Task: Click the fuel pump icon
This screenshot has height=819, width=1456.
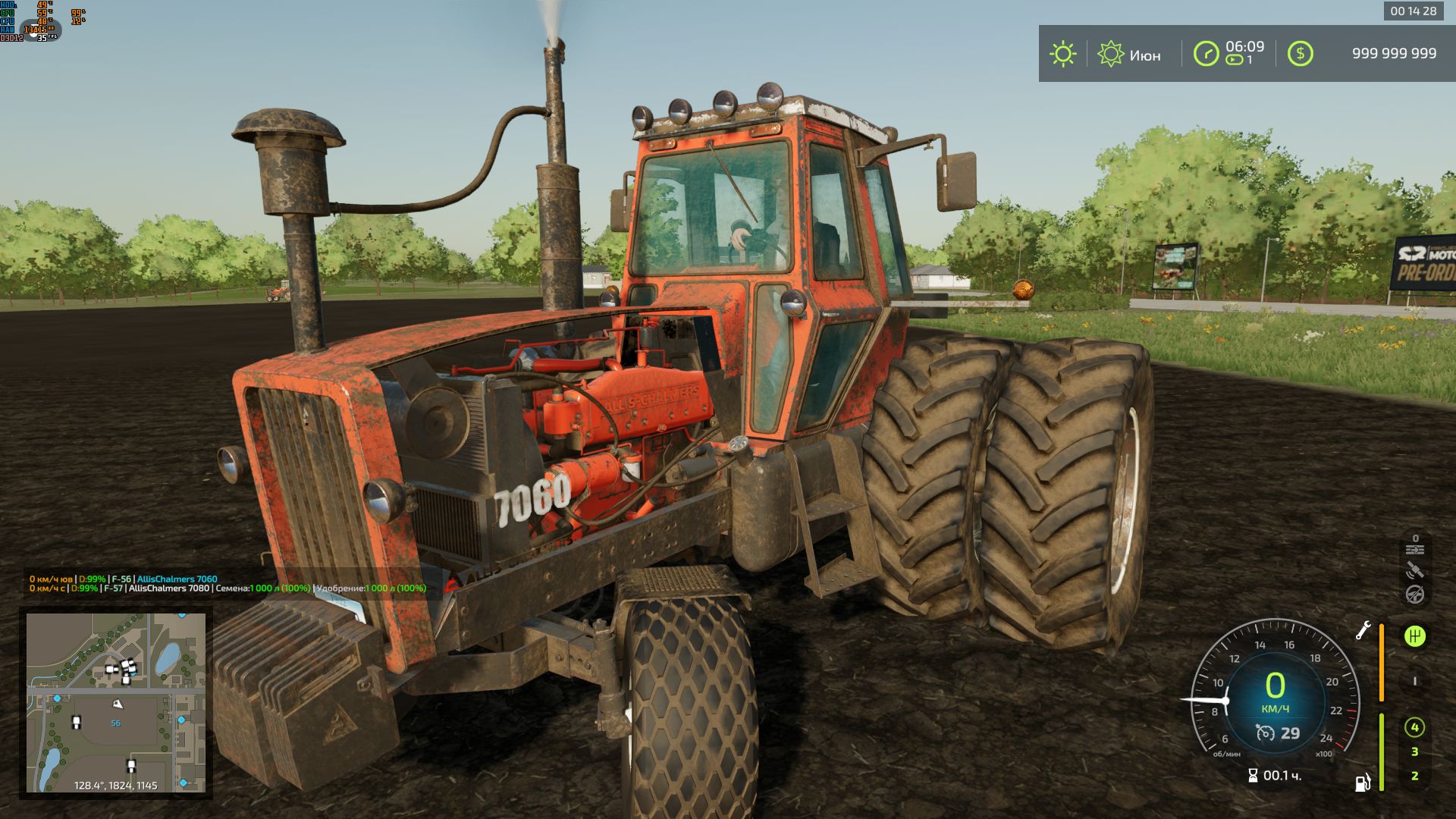Action: (1363, 782)
